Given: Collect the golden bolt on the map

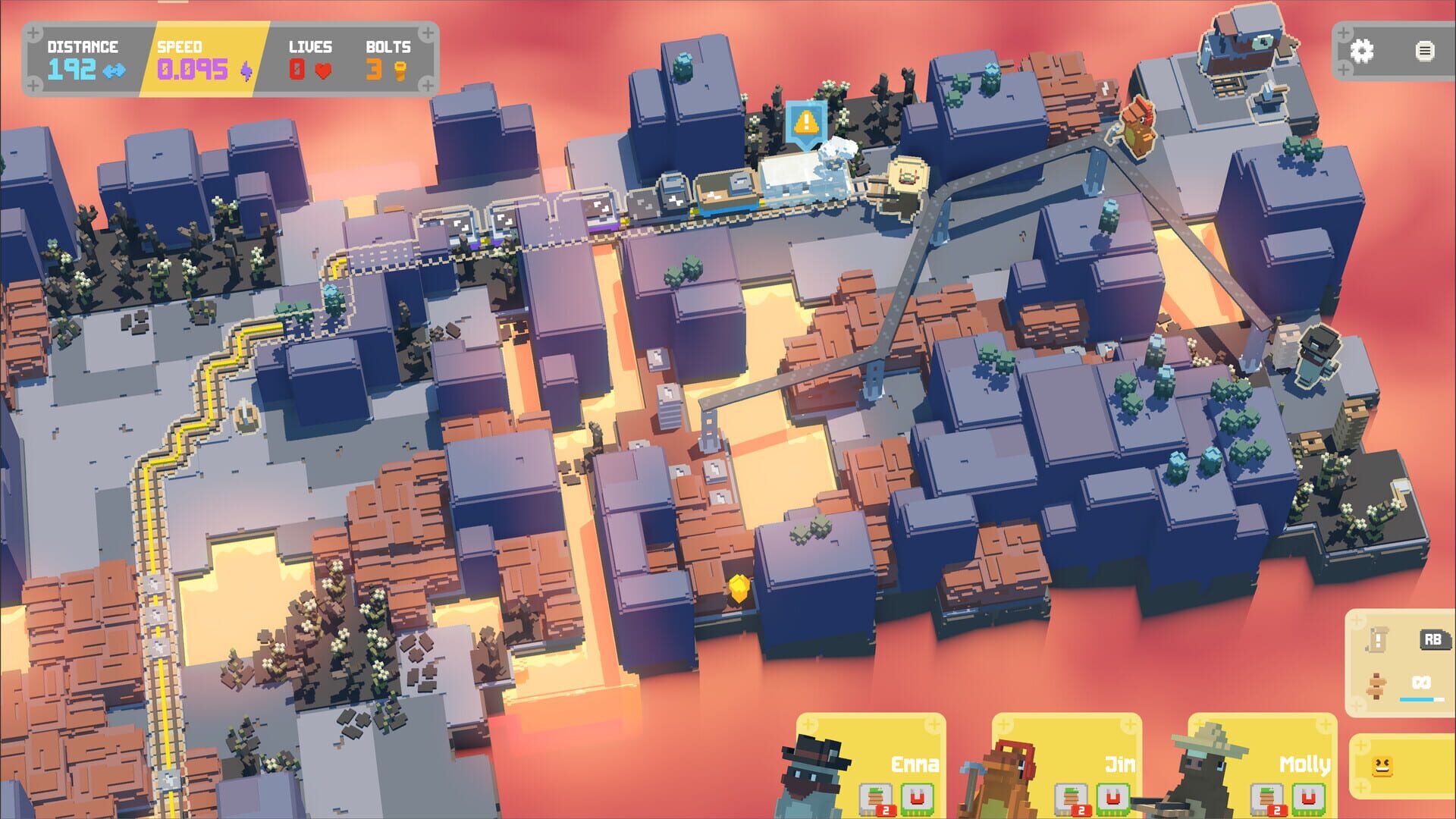Looking at the screenshot, I should (739, 588).
